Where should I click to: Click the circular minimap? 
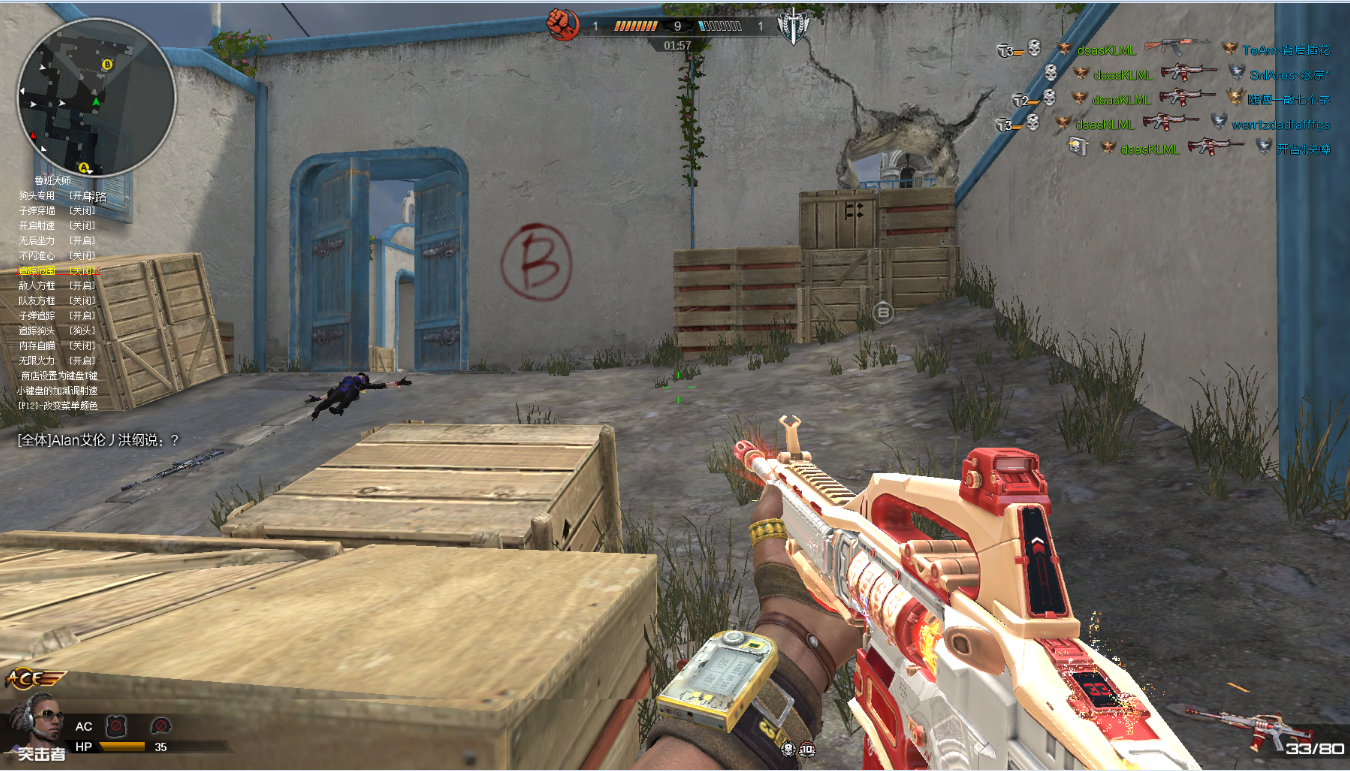click(96, 98)
